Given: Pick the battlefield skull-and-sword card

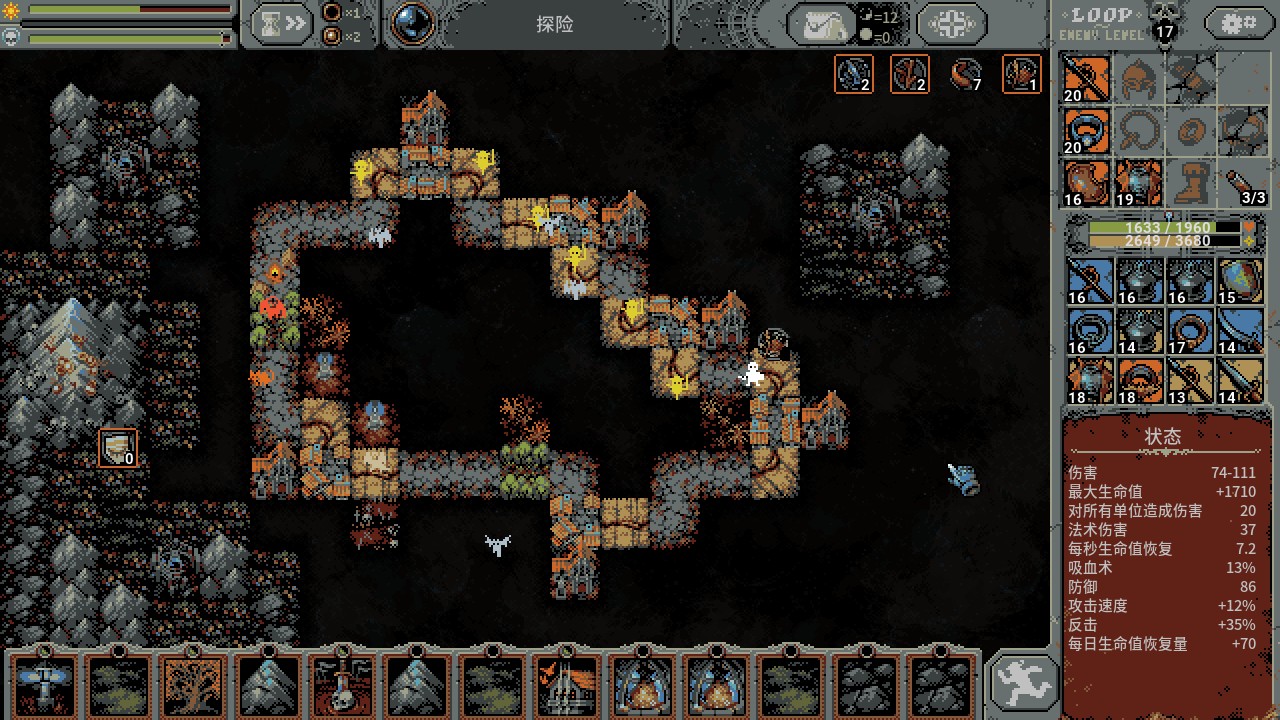Looking at the screenshot, I should pos(342,686).
